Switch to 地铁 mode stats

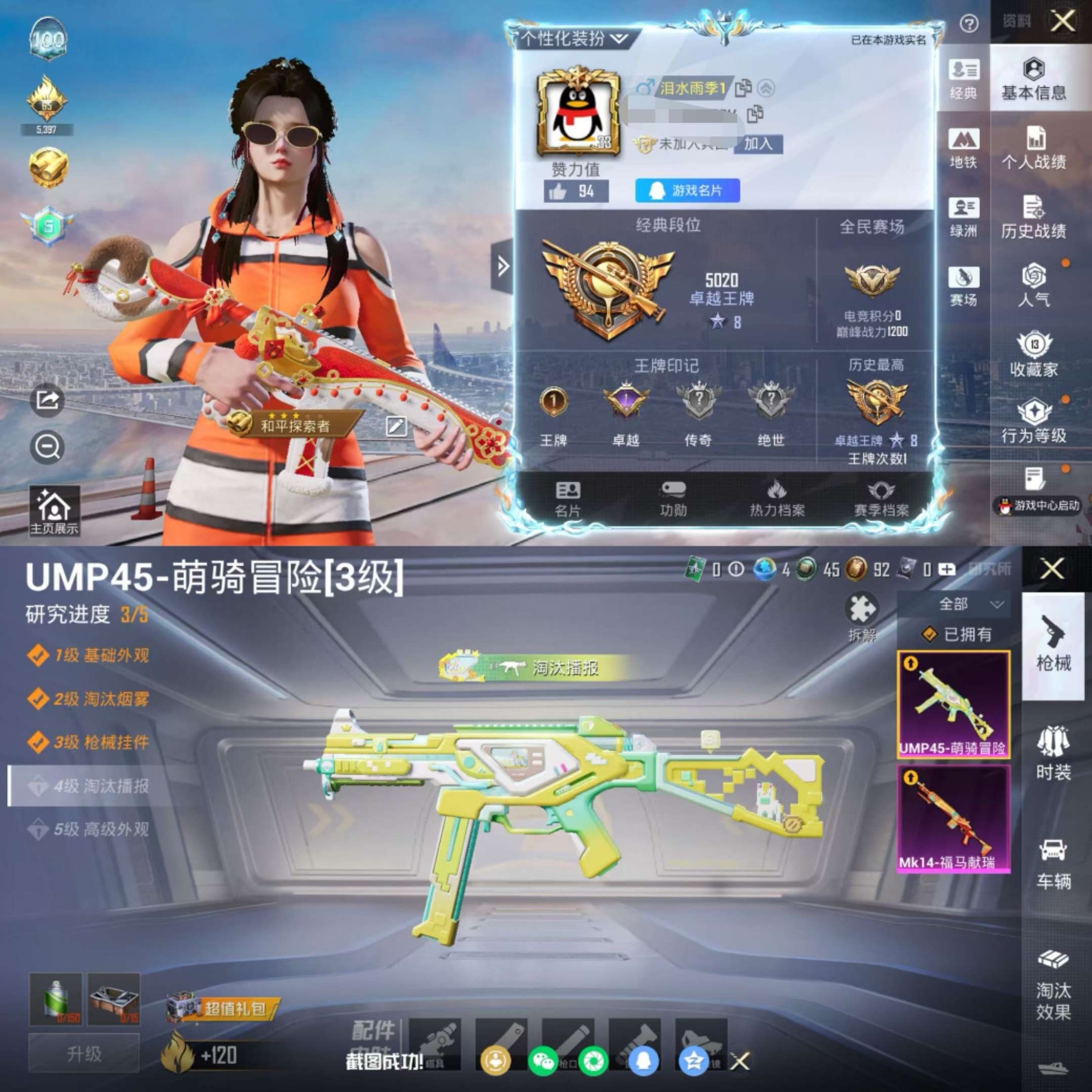click(963, 149)
